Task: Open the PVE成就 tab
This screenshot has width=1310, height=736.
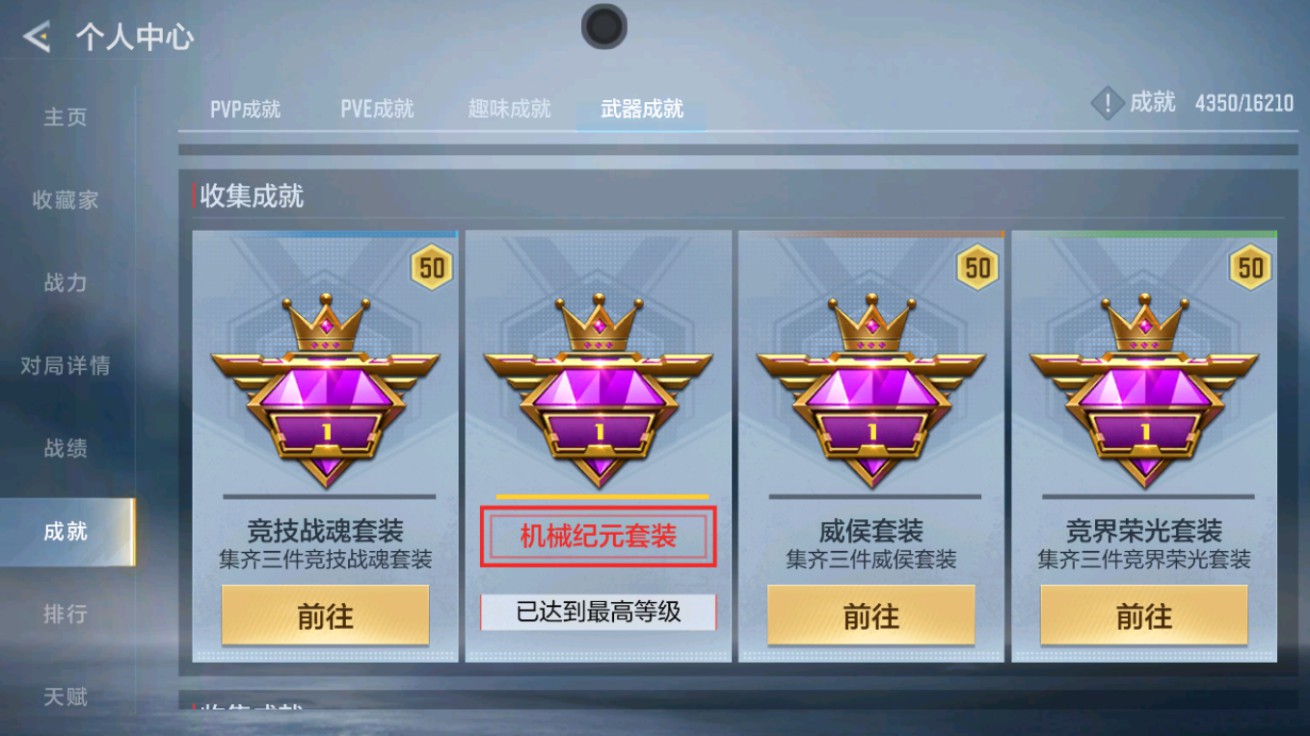Action: click(x=377, y=111)
